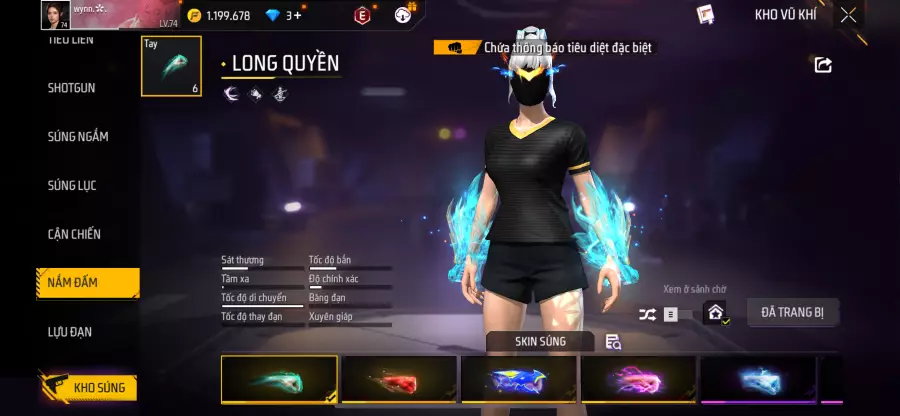This screenshot has width=900, height=416.
Task: Select the green Long Quyền fist skin
Action: coord(279,379)
